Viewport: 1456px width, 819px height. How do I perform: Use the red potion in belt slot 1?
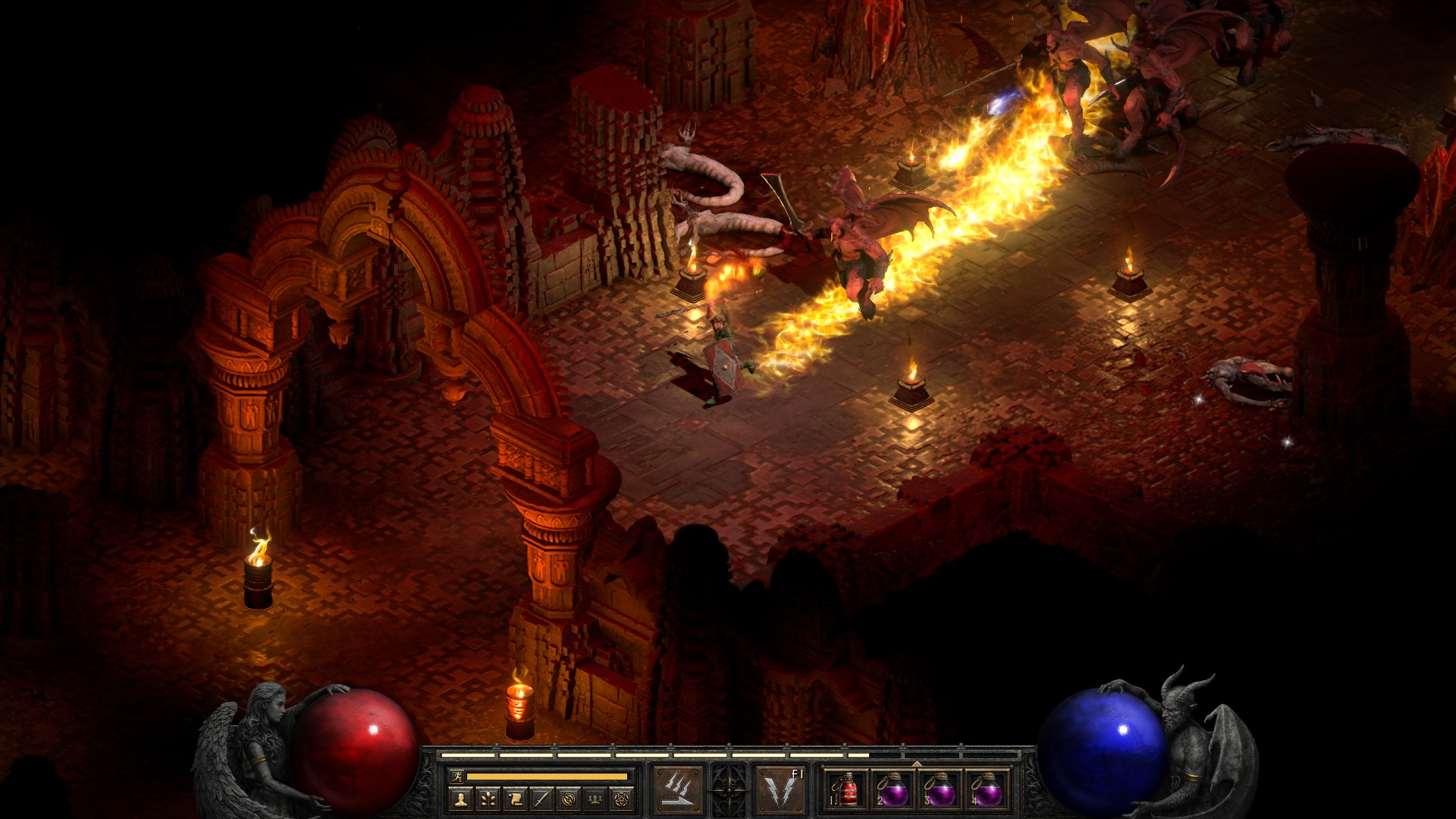pyautogui.click(x=847, y=790)
